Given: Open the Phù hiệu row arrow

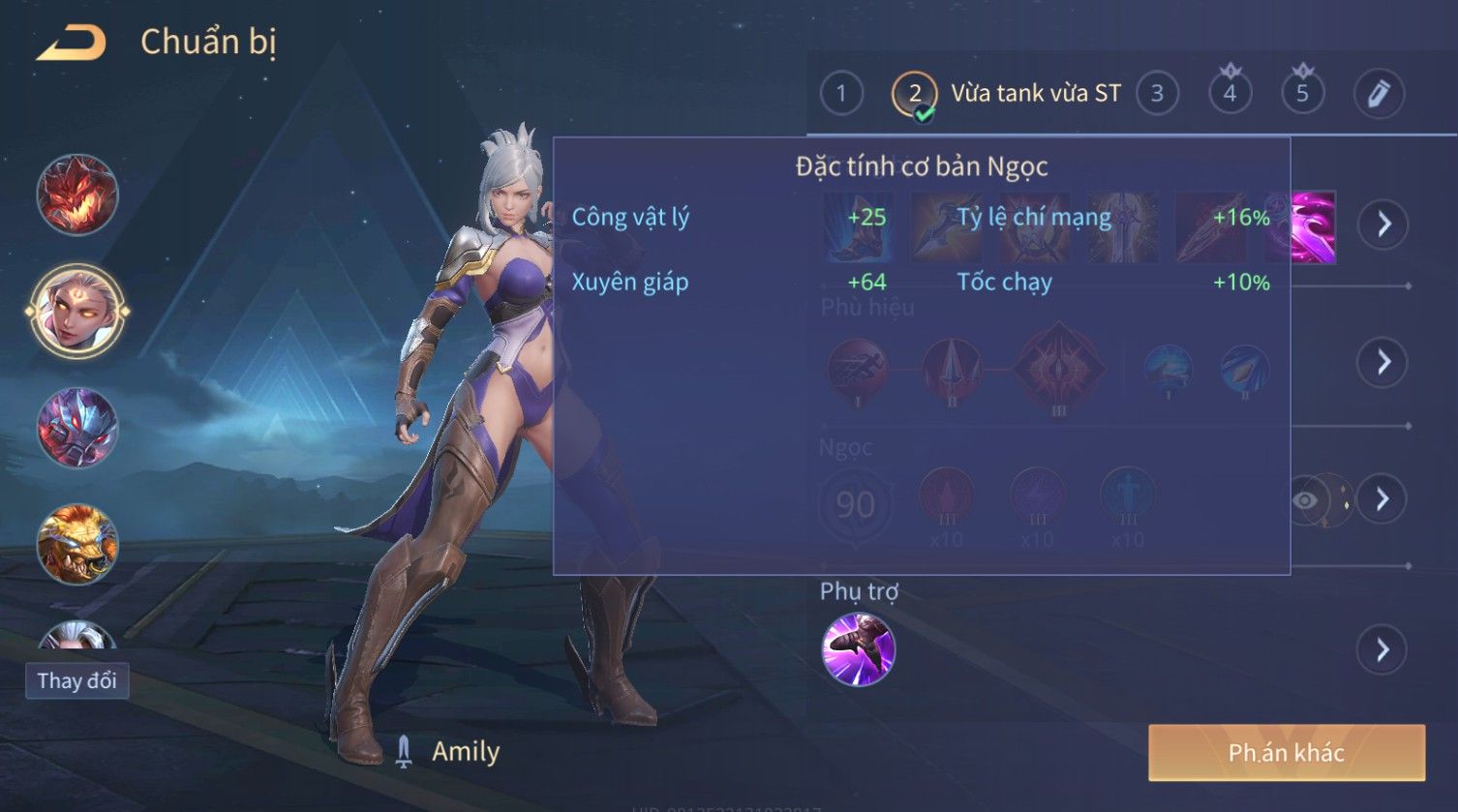Looking at the screenshot, I should [x=1382, y=362].
